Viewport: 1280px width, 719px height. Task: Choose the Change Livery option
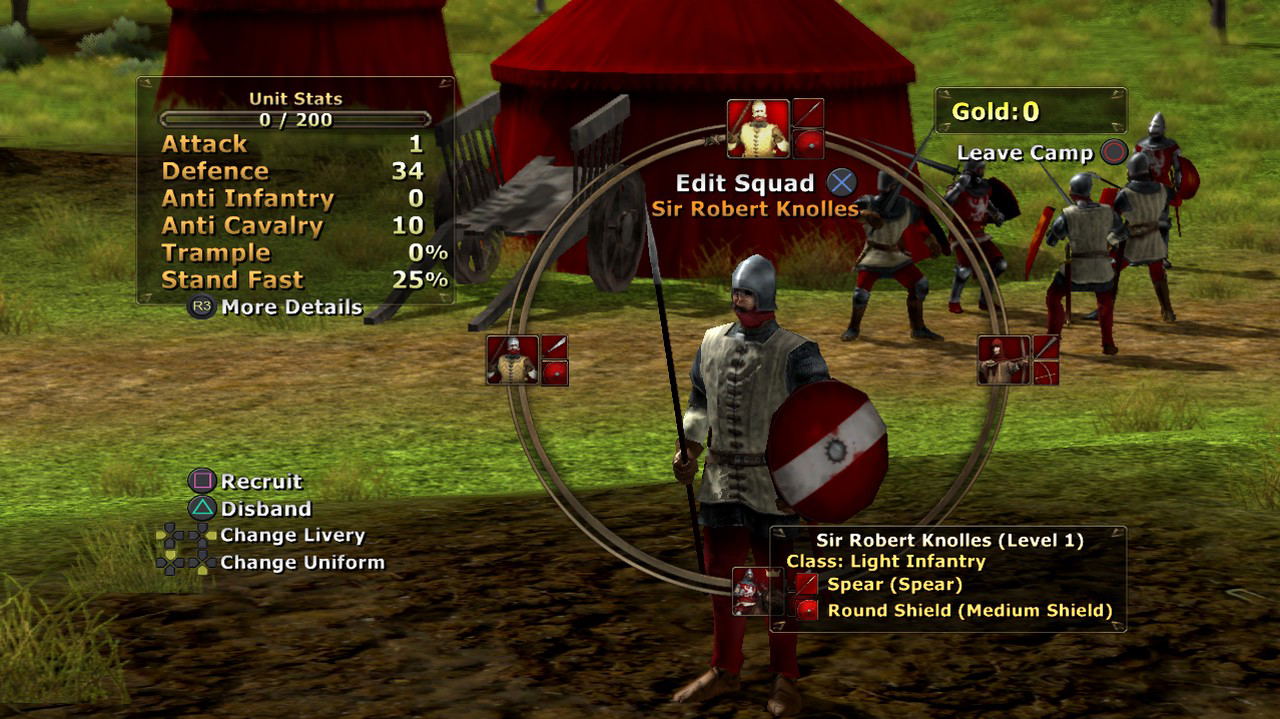click(292, 536)
